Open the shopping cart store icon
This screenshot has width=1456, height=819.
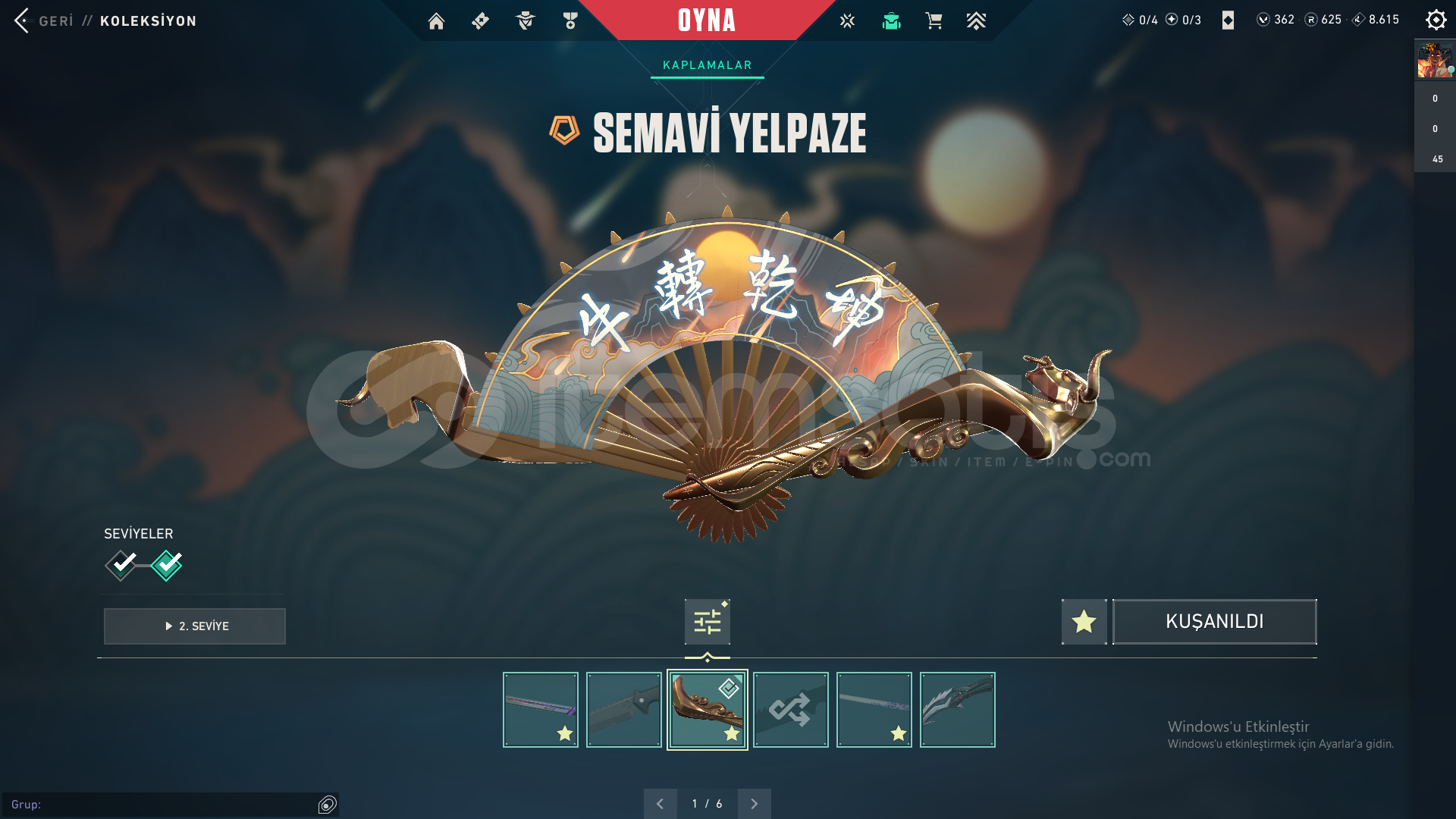[x=934, y=21]
